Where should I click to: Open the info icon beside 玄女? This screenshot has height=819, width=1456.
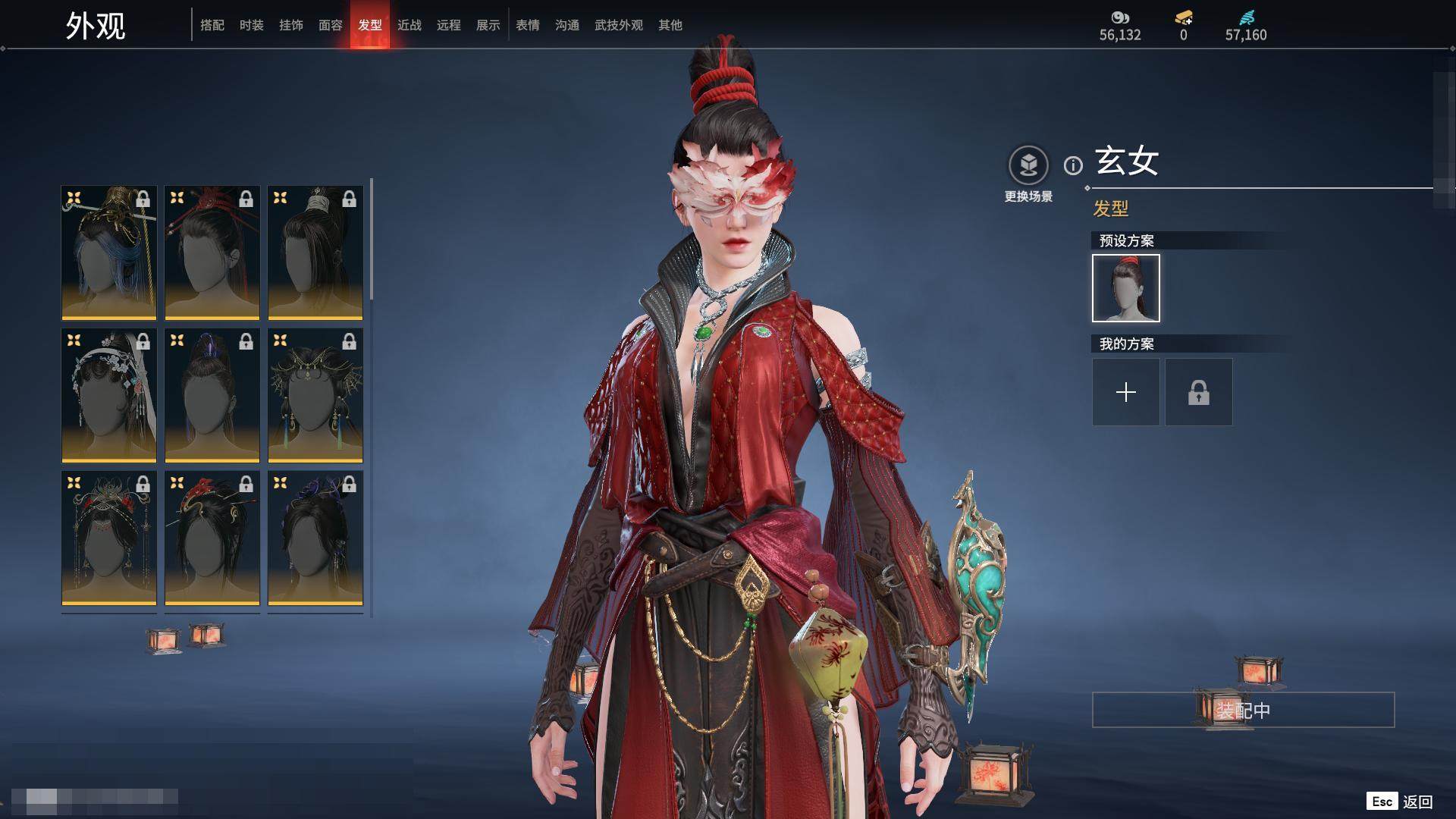tap(1073, 165)
